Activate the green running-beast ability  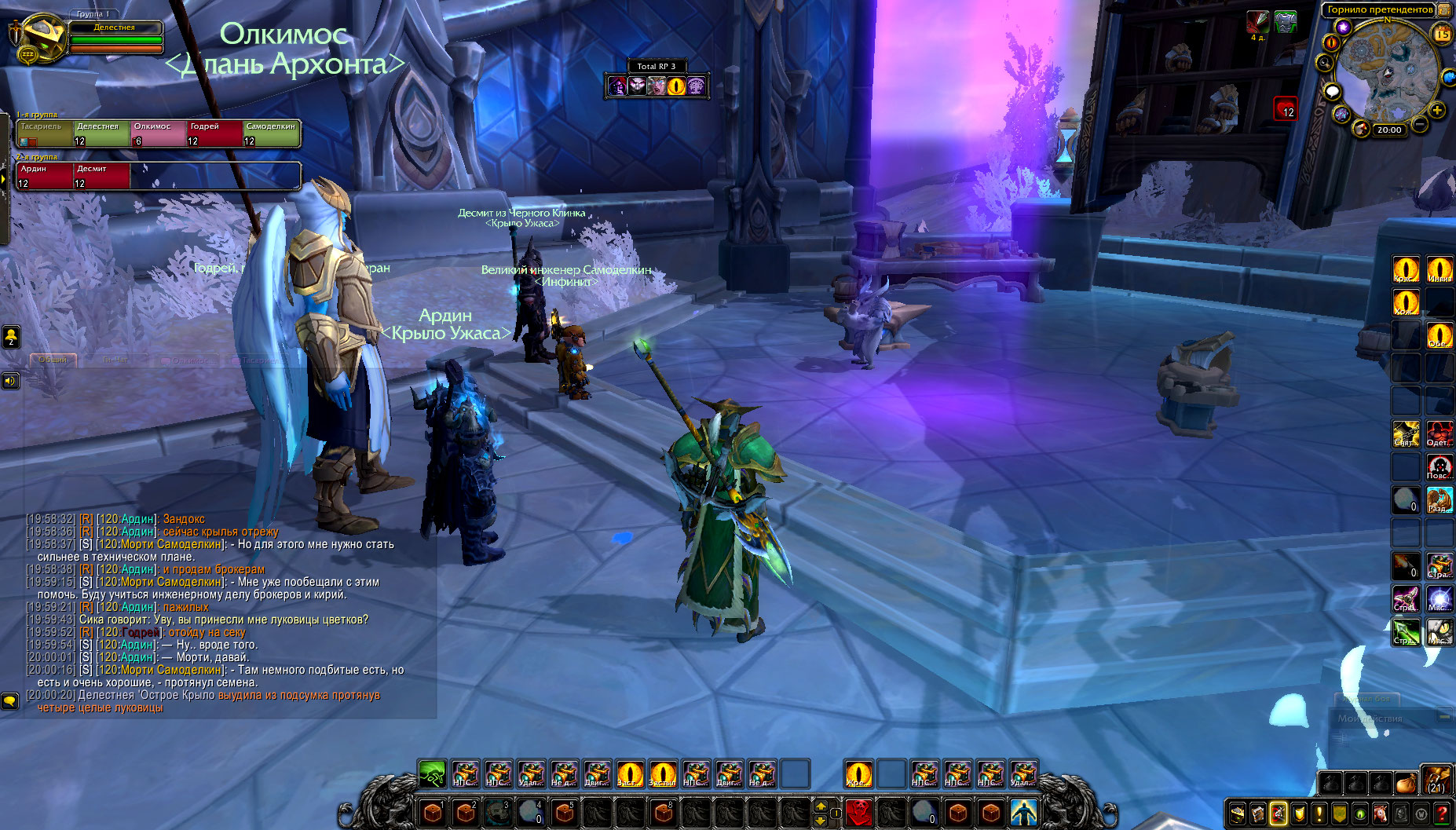[x=432, y=774]
